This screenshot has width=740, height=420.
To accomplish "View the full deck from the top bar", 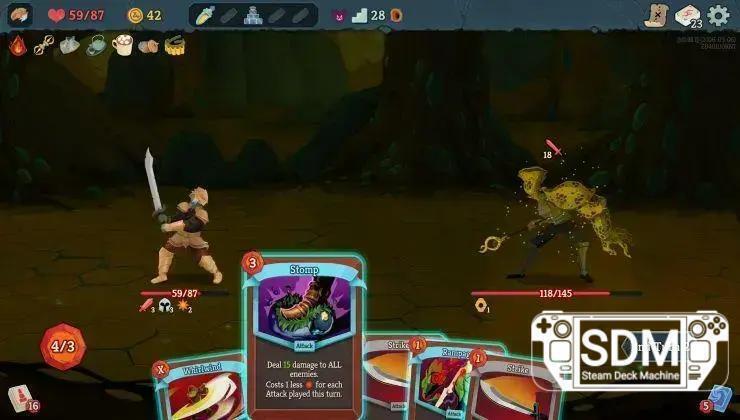I will 686,16.
